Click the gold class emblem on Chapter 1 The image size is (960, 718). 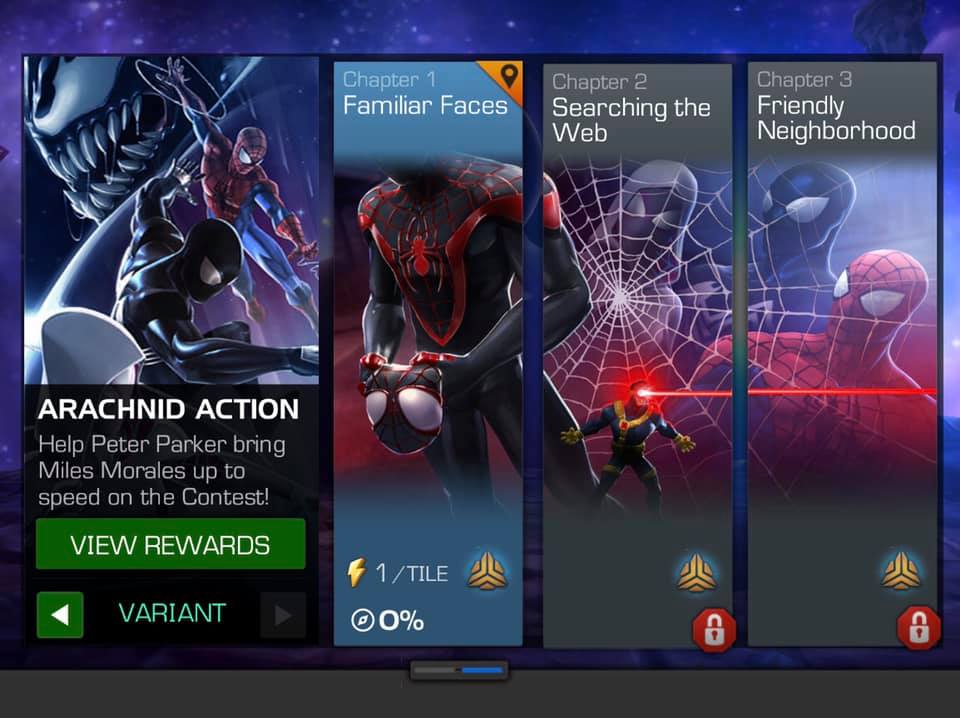pos(487,573)
